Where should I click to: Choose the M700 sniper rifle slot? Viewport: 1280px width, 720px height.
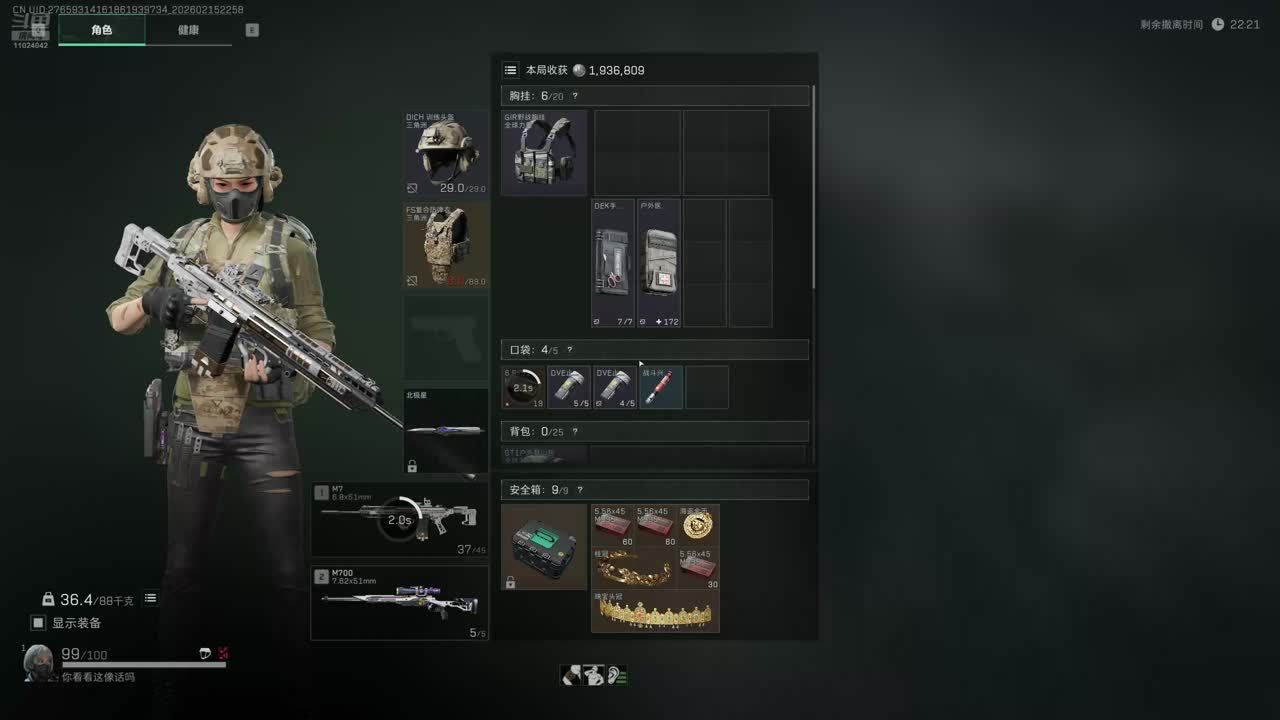[x=399, y=603]
